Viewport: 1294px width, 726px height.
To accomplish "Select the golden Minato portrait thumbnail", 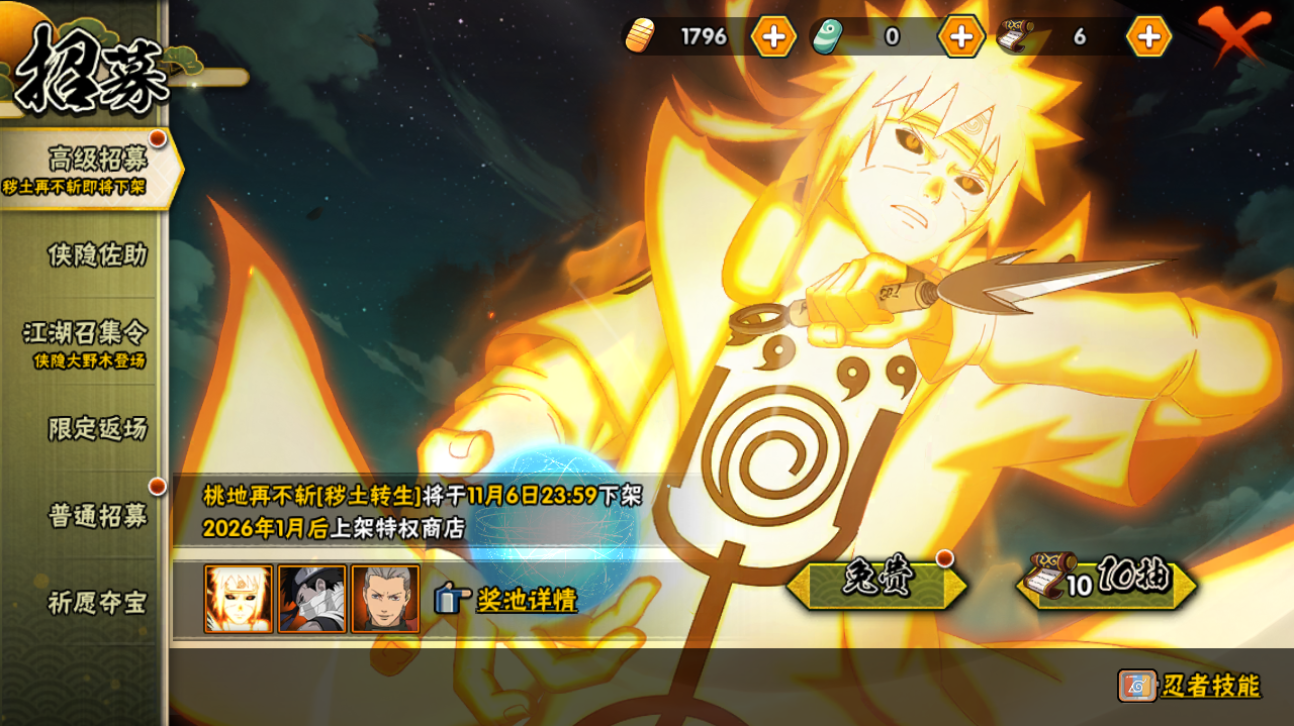I will coord(238,599).
